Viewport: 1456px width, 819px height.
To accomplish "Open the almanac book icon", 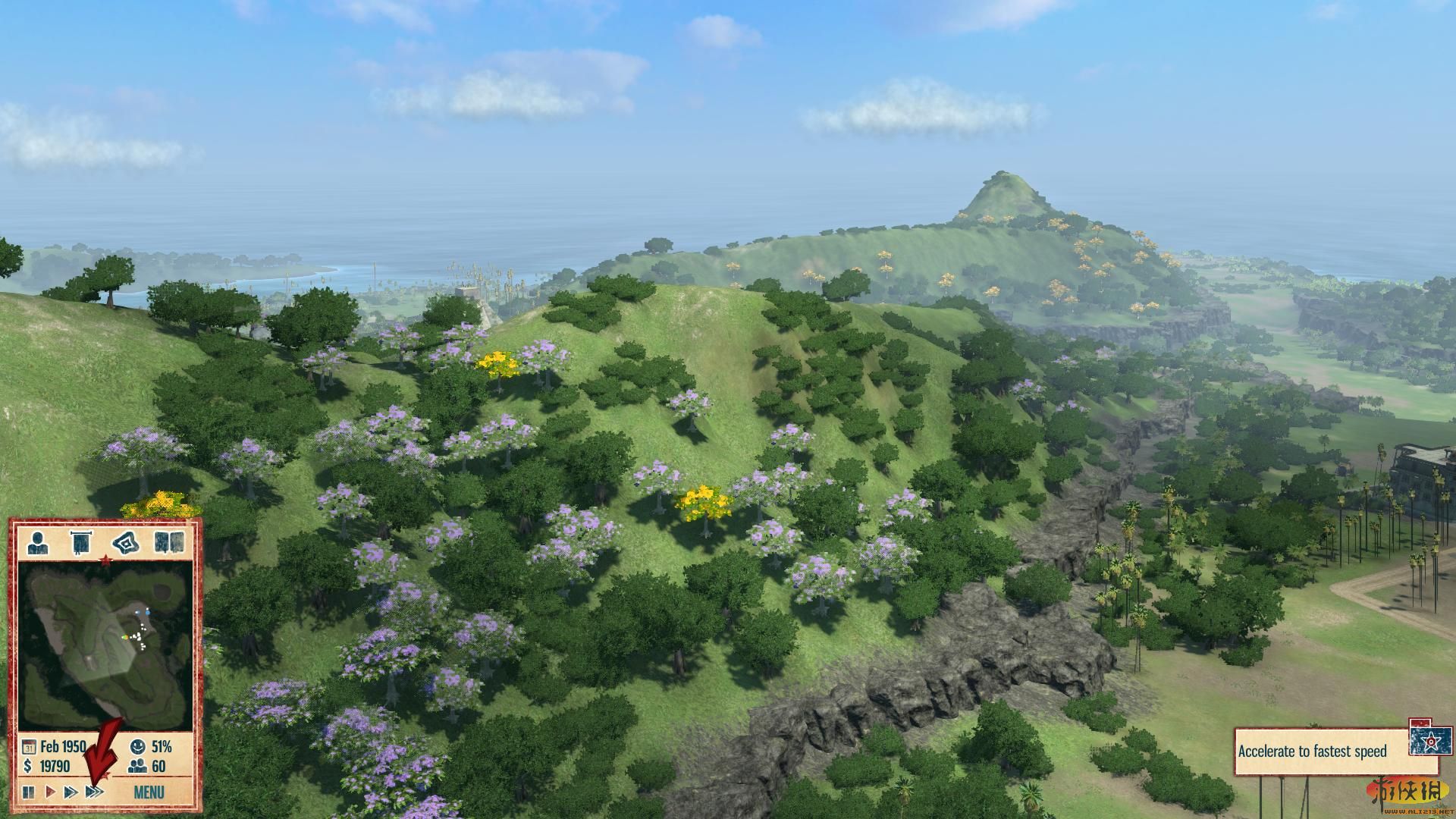I will pyautogui.click(x=169, y=543).
